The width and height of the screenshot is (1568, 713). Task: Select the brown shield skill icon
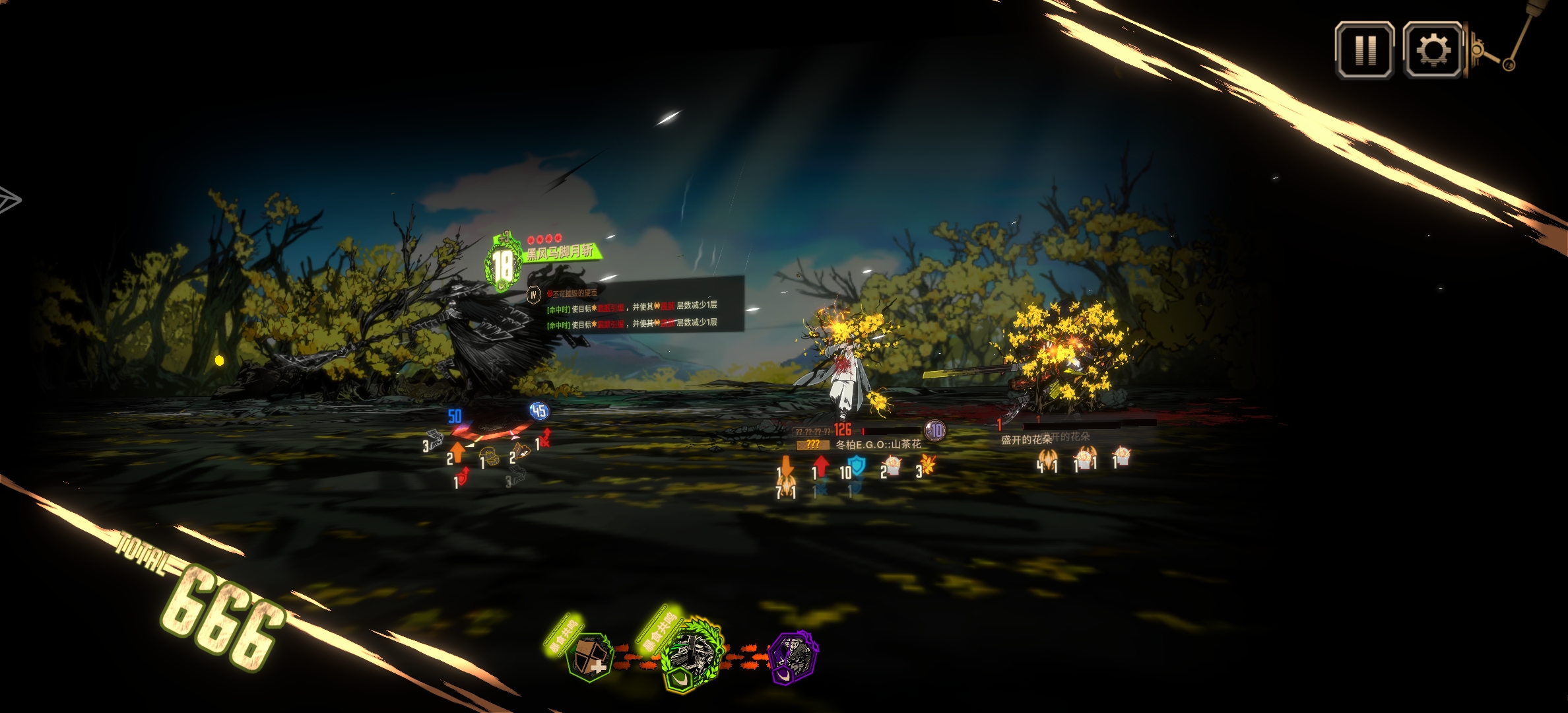click(x=589, y=657)
